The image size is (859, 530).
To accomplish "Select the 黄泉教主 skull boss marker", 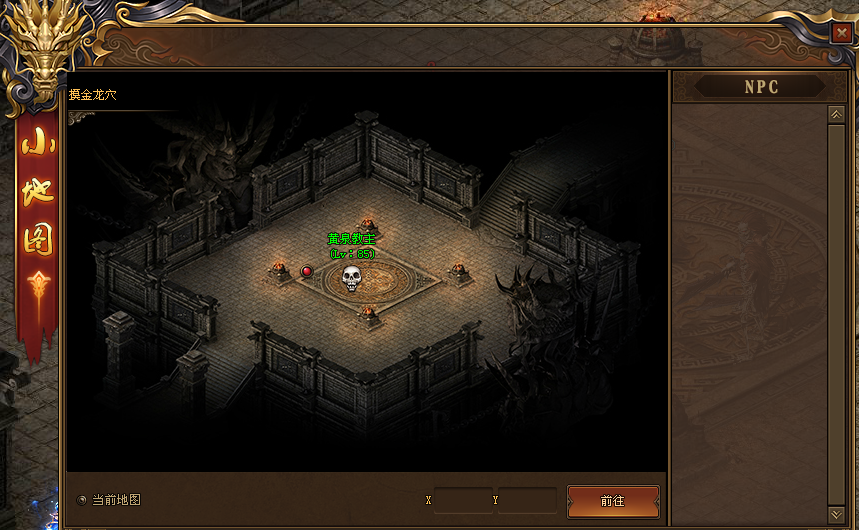I will (351, 278).
